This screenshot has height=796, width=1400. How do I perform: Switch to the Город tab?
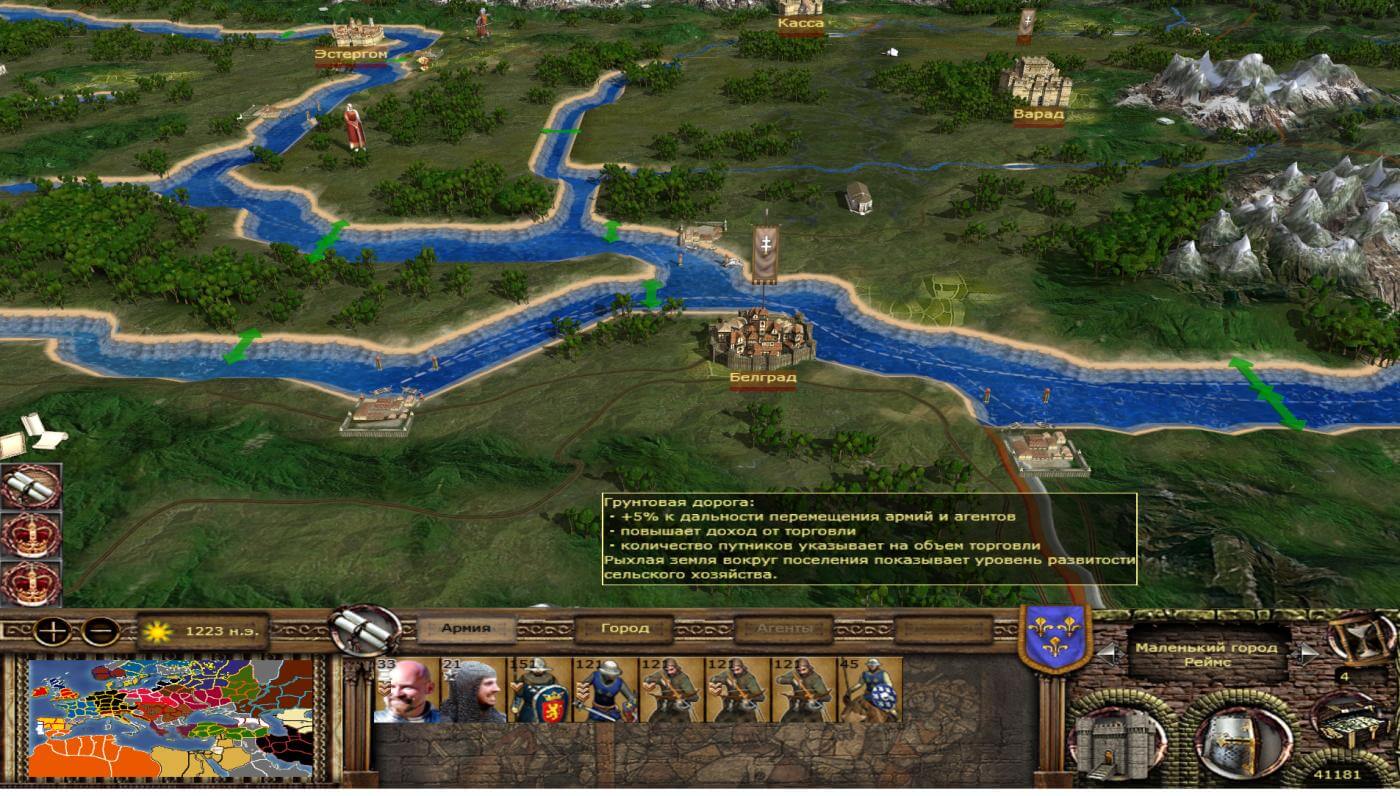point(624,629)
